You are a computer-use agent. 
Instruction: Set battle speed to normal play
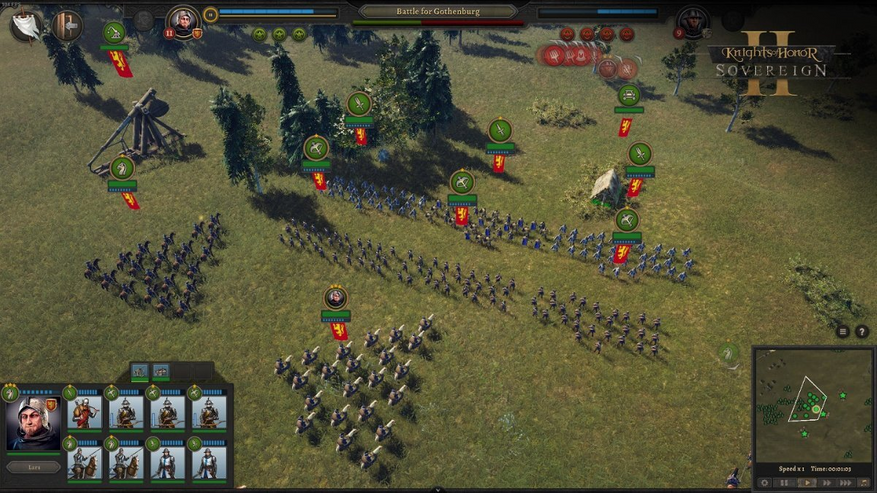pyautogui.click(x=806, y=483)
